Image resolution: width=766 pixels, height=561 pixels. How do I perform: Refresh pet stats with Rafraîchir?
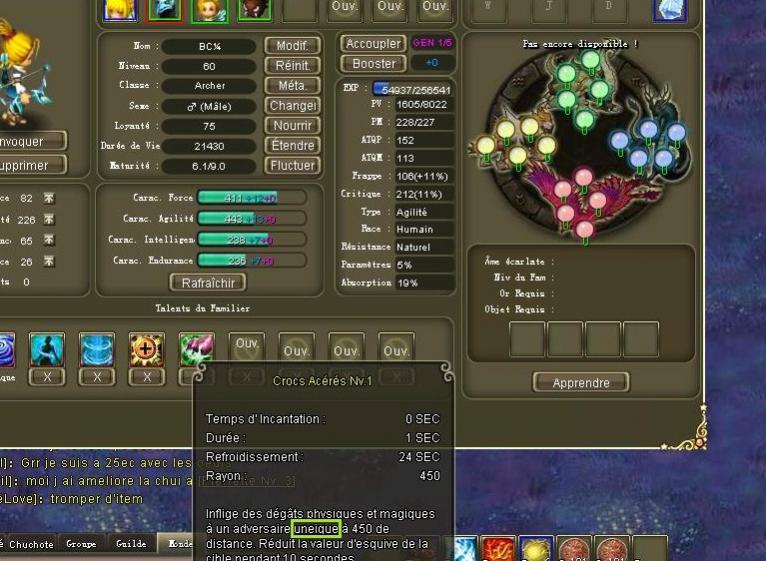click(x=207, y=283)
